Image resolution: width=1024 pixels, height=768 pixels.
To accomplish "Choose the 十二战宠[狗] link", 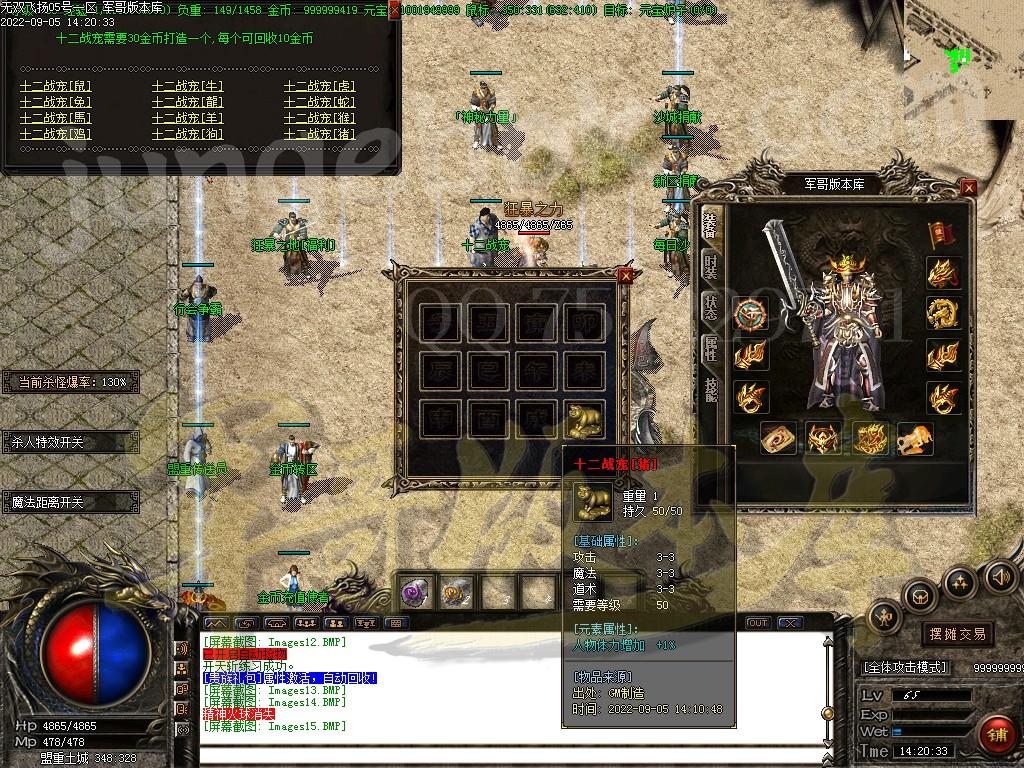I will click(x=187, y=134).
